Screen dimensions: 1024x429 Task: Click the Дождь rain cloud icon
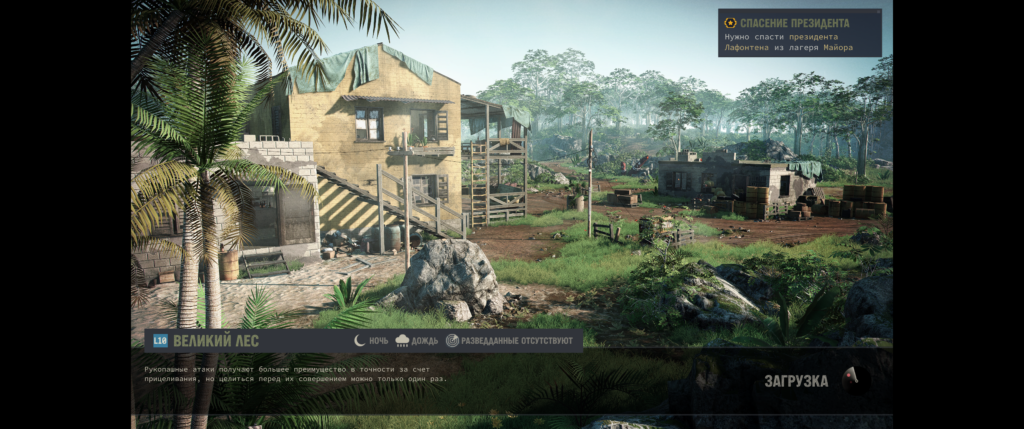click(402, 341)
